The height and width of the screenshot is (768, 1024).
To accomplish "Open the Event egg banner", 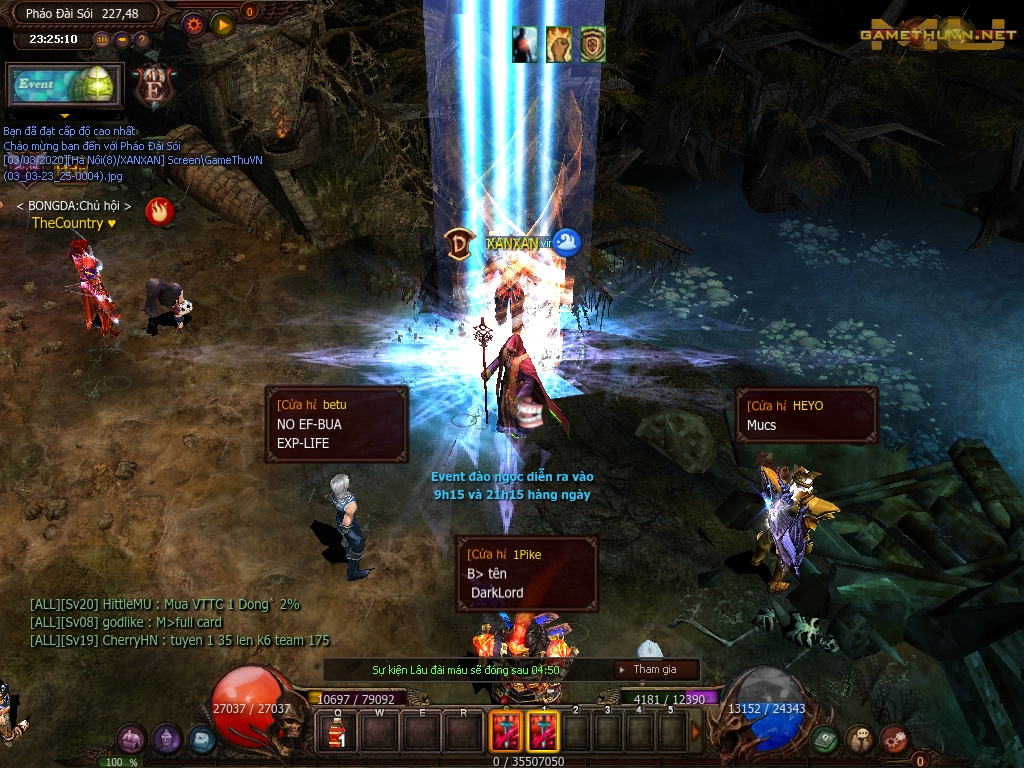I will point(64,85).
